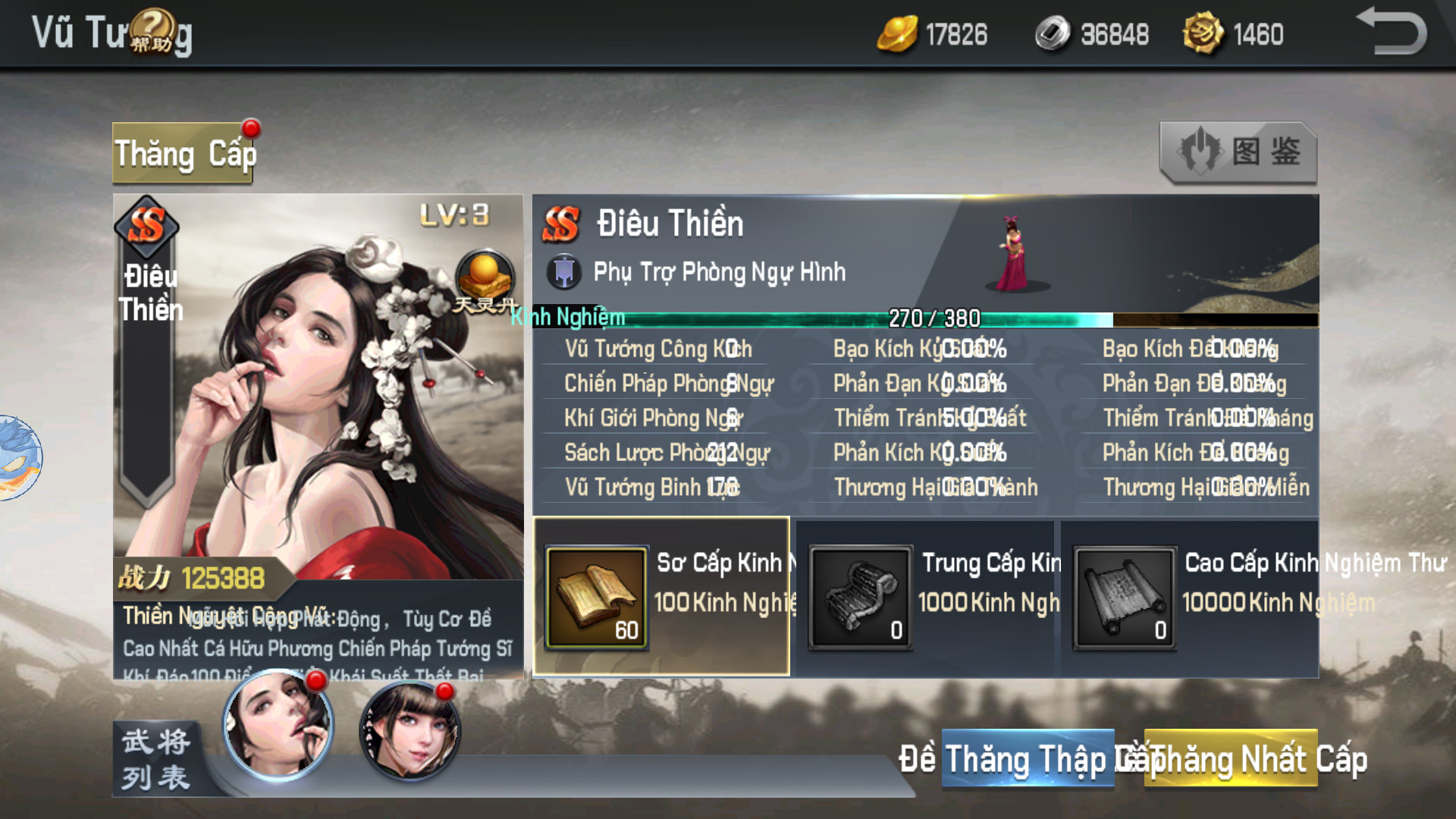
Task: Open the 图鉴 collection gallery
Action: 1238,152
